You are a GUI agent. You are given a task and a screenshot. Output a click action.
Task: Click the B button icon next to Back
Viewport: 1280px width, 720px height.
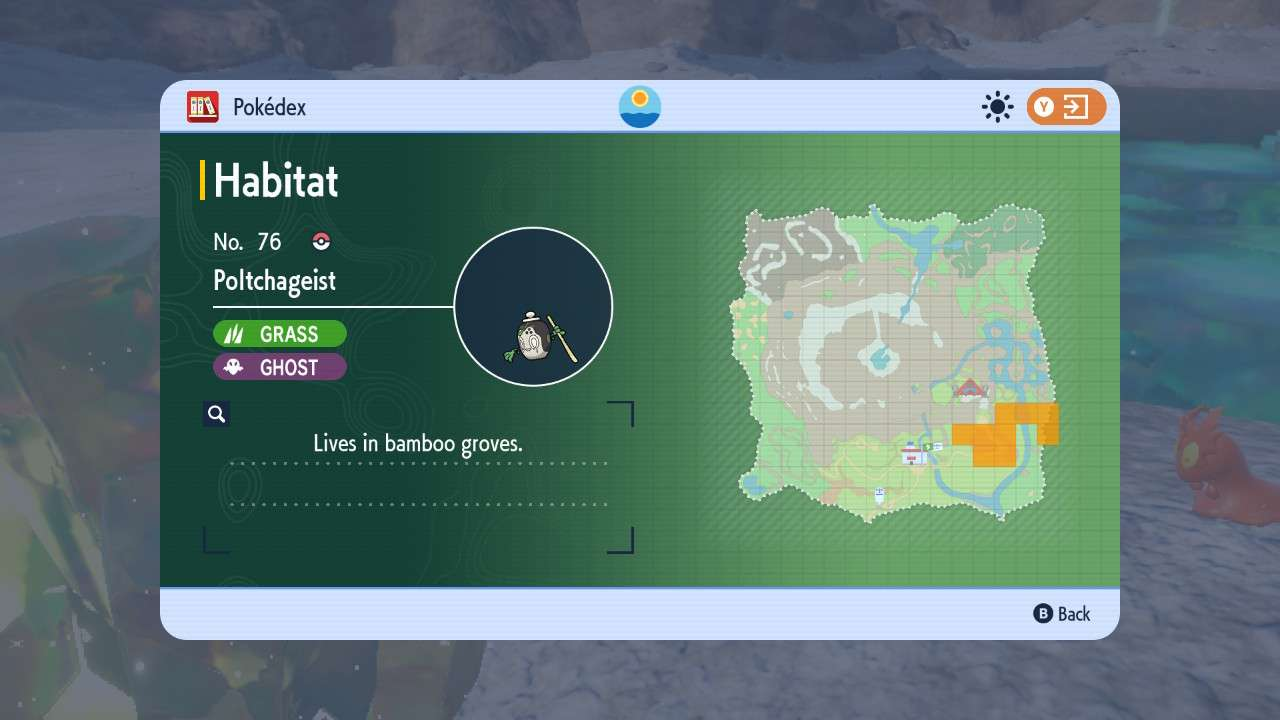(1043, 614)
